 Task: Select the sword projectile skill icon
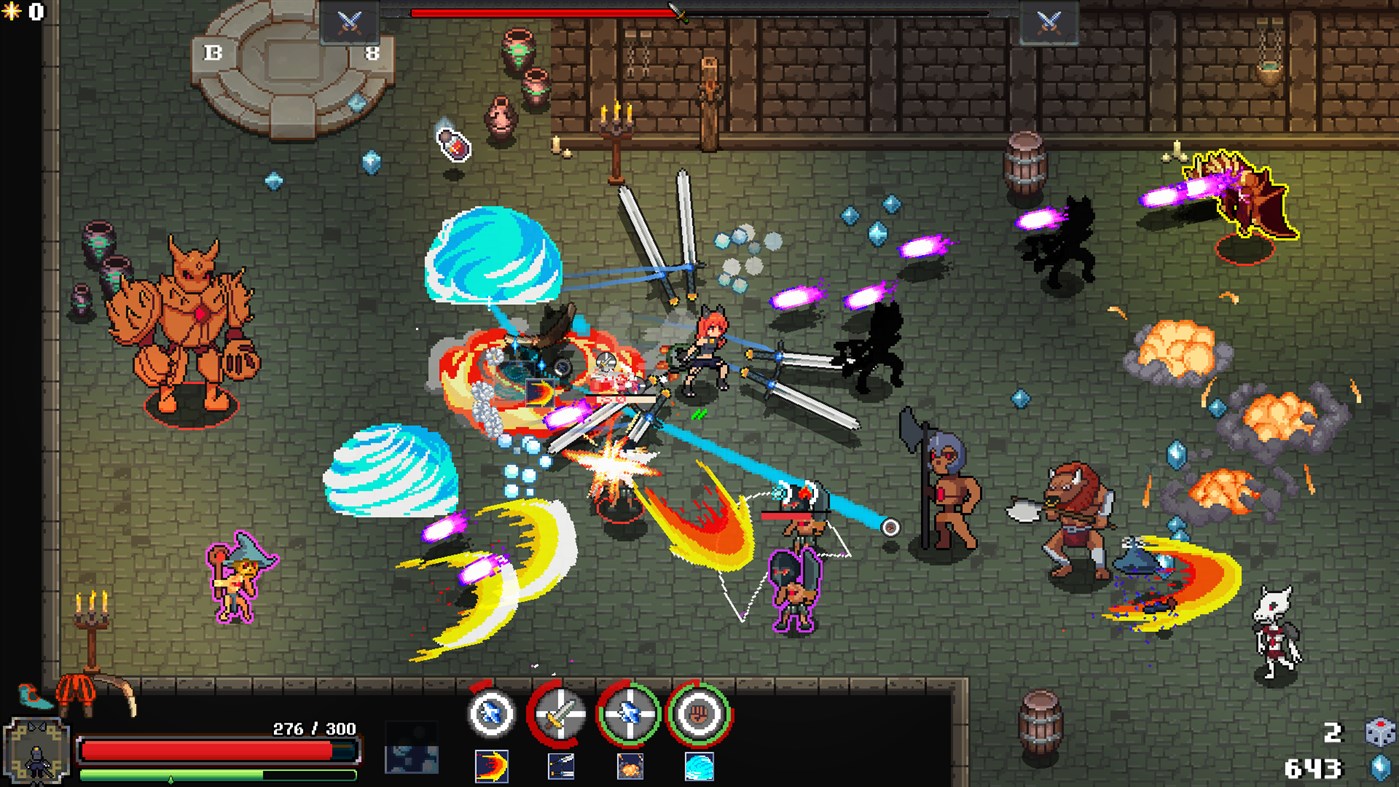561,768
